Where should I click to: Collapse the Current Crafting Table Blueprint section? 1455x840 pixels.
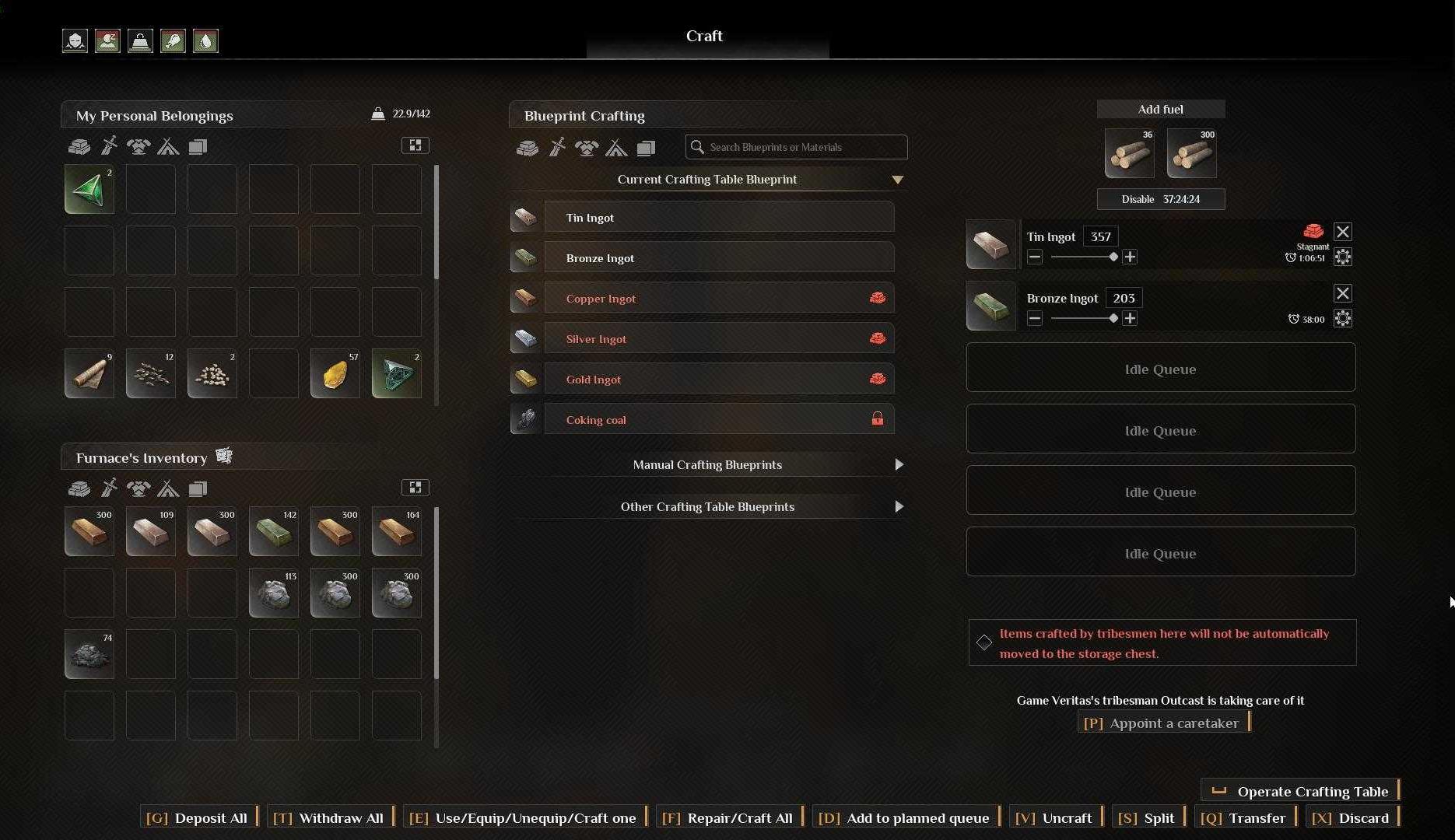898,180
